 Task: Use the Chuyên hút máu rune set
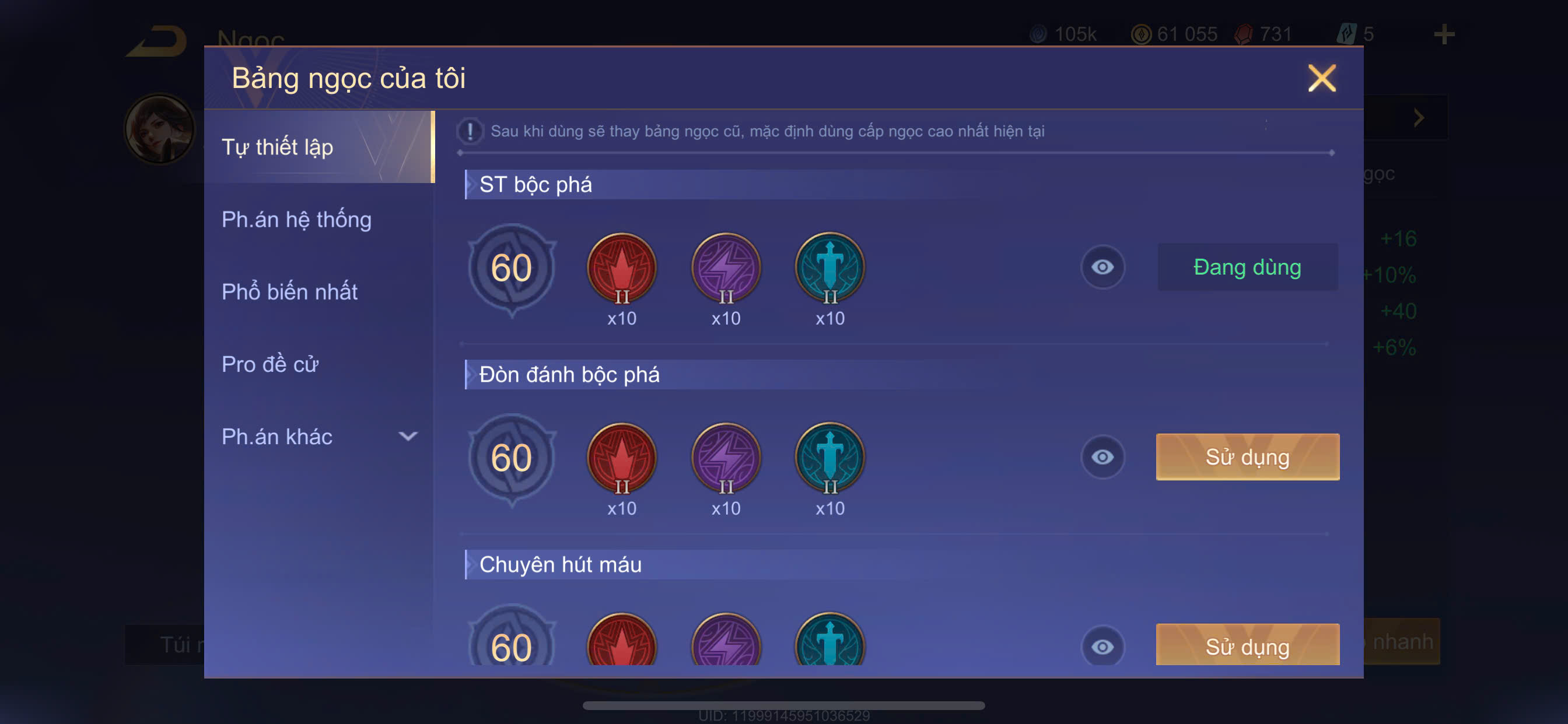[x=1247, y=645]
